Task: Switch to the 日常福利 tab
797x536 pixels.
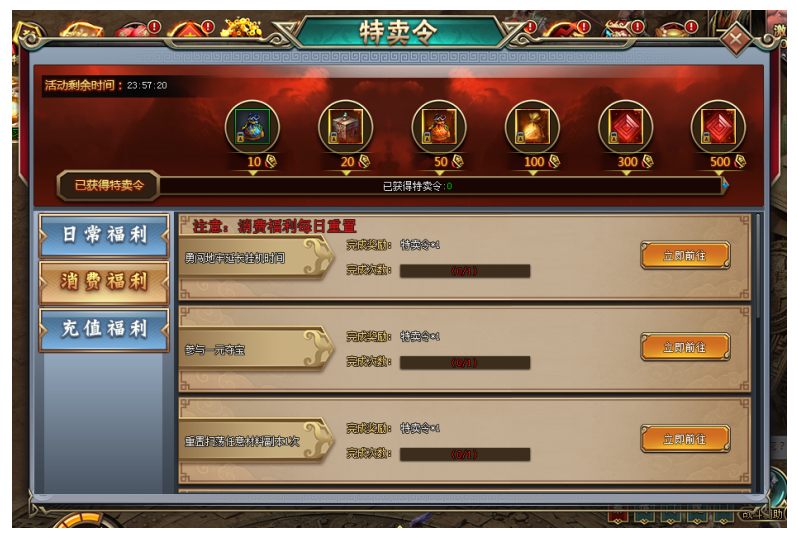Action: 103,235
